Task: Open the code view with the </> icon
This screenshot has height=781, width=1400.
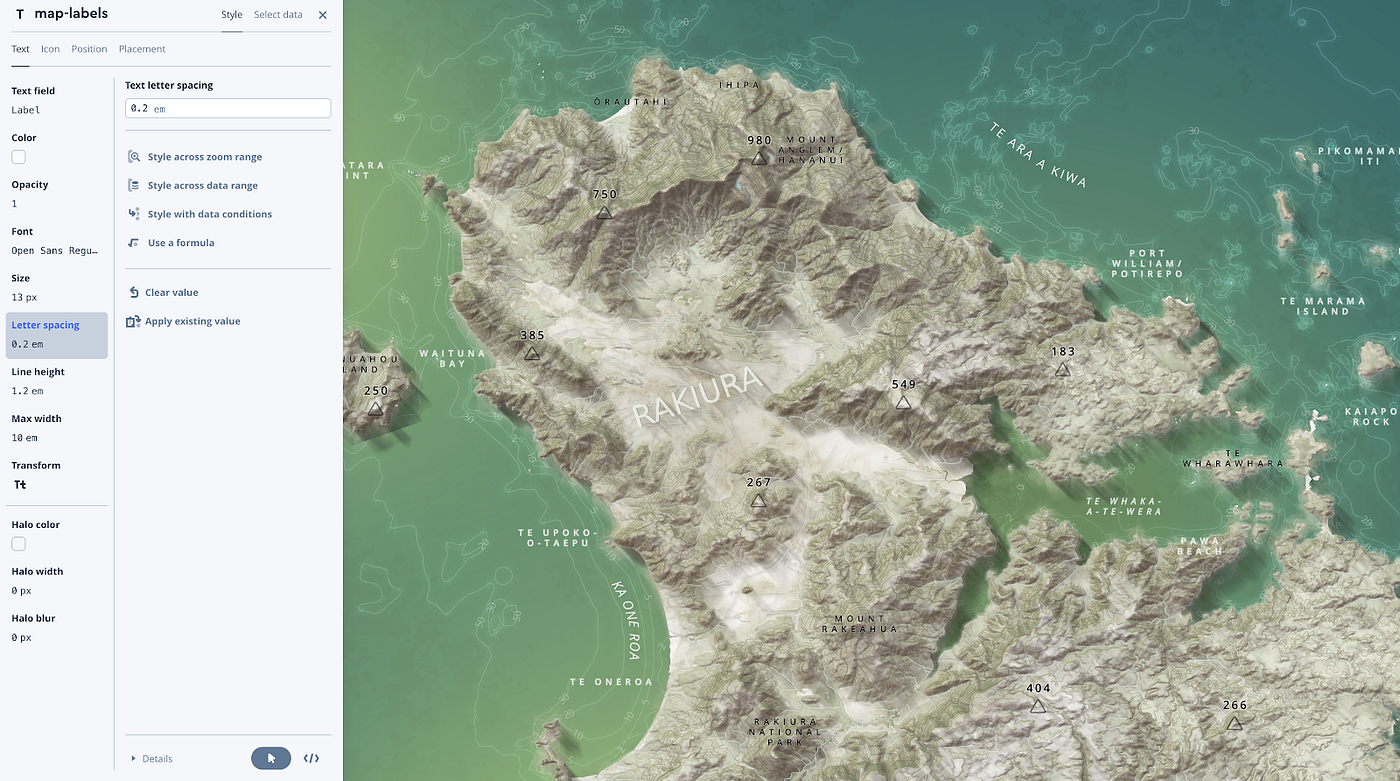Action: [311, 758]
